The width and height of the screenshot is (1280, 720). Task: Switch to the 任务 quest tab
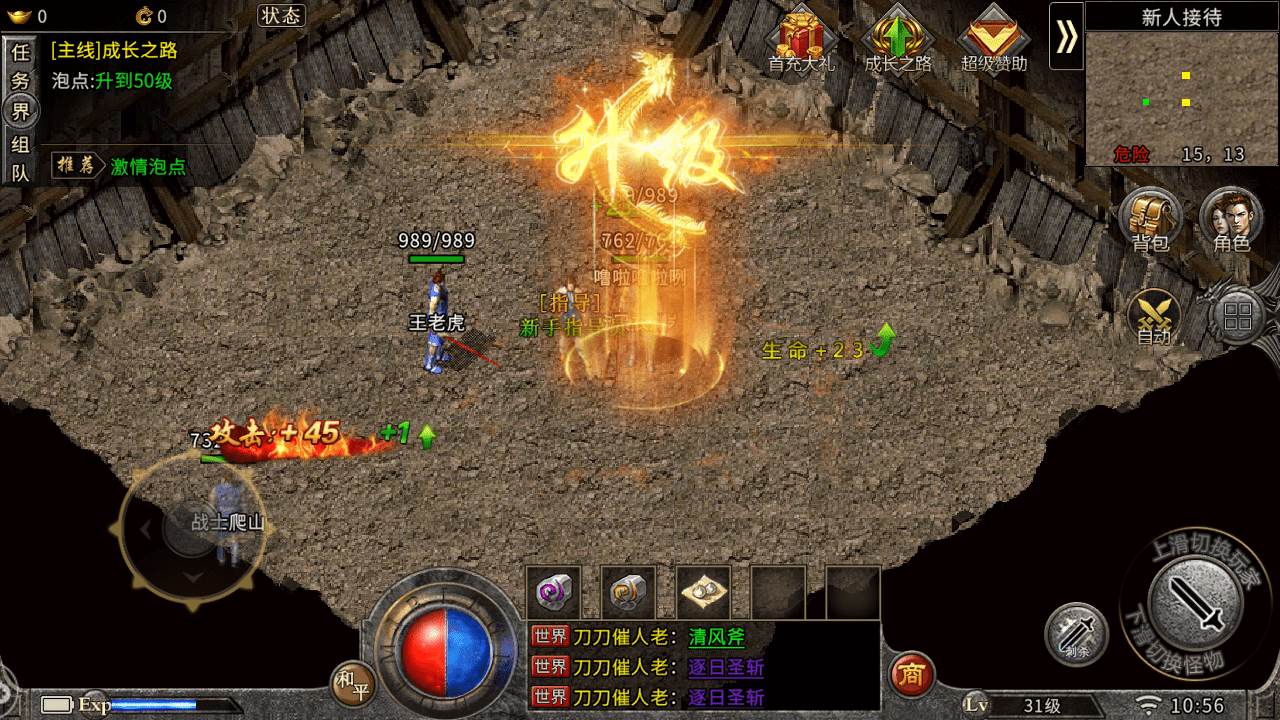click(20, 65)
